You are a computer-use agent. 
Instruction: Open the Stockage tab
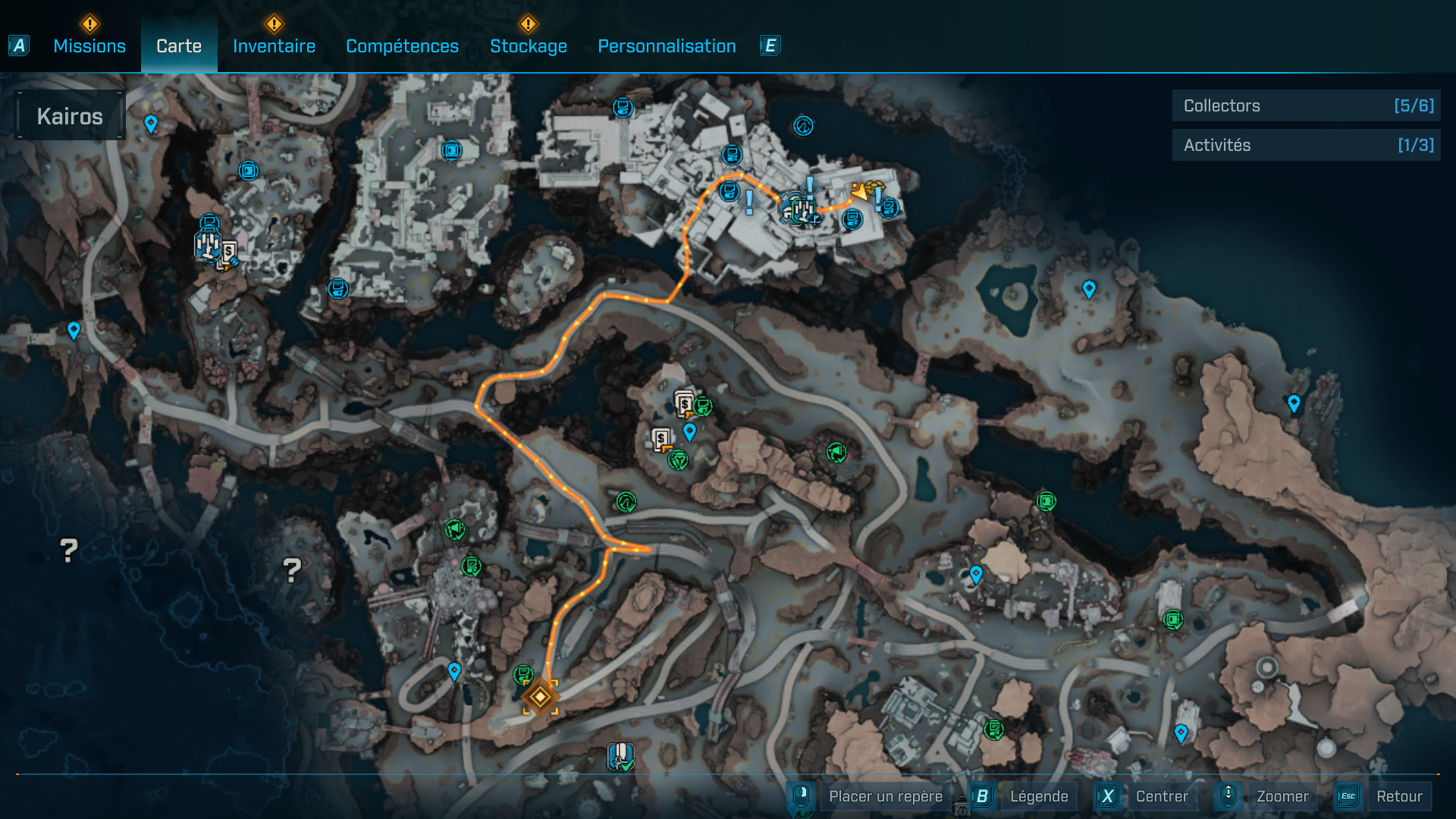529,46
